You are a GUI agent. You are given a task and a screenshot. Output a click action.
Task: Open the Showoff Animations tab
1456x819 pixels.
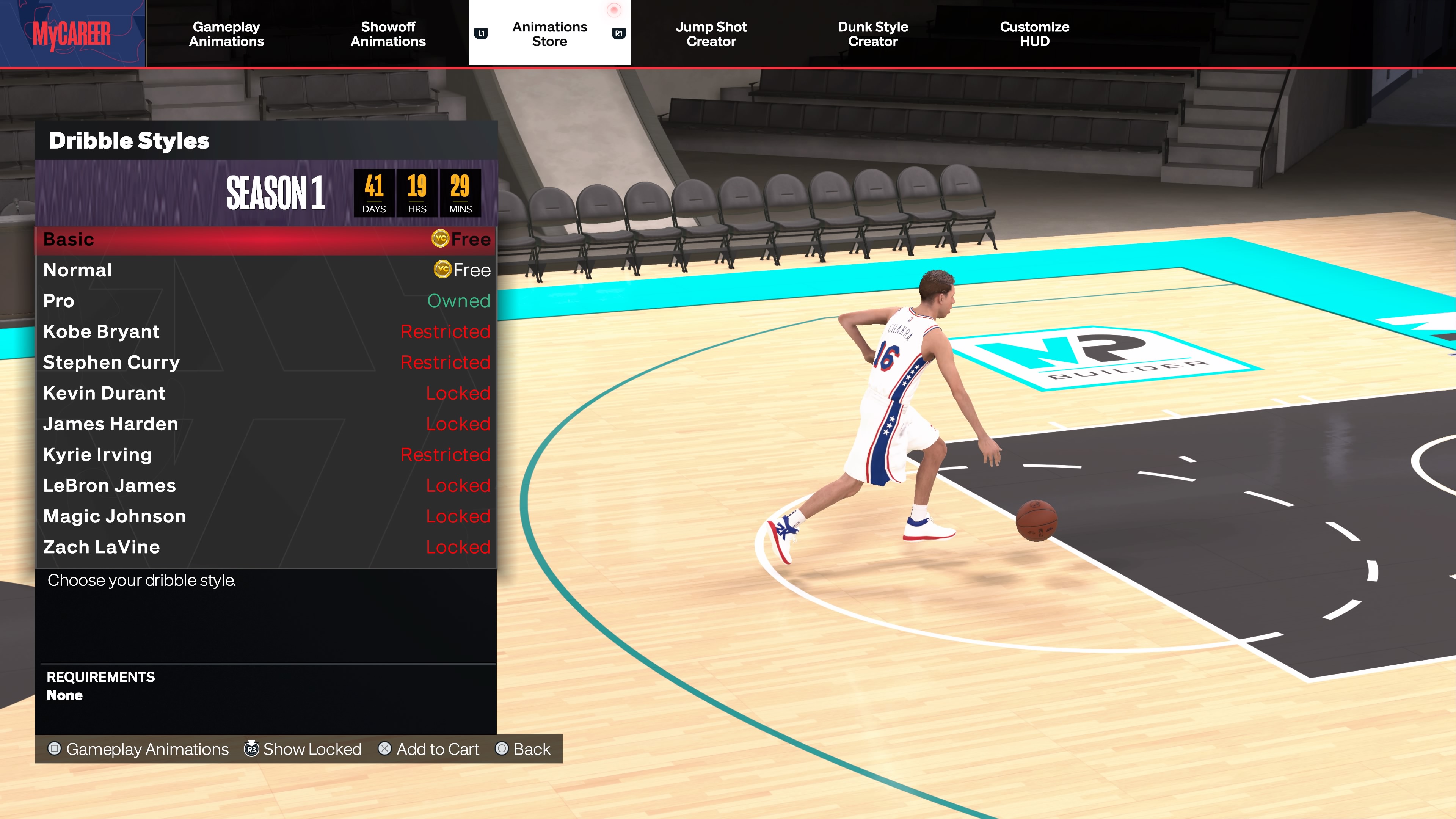click(x=388, y=34)
